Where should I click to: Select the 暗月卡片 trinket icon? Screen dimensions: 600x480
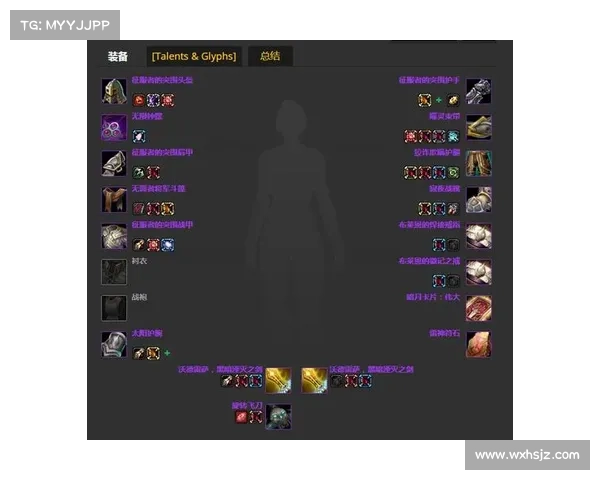(479, 307)
